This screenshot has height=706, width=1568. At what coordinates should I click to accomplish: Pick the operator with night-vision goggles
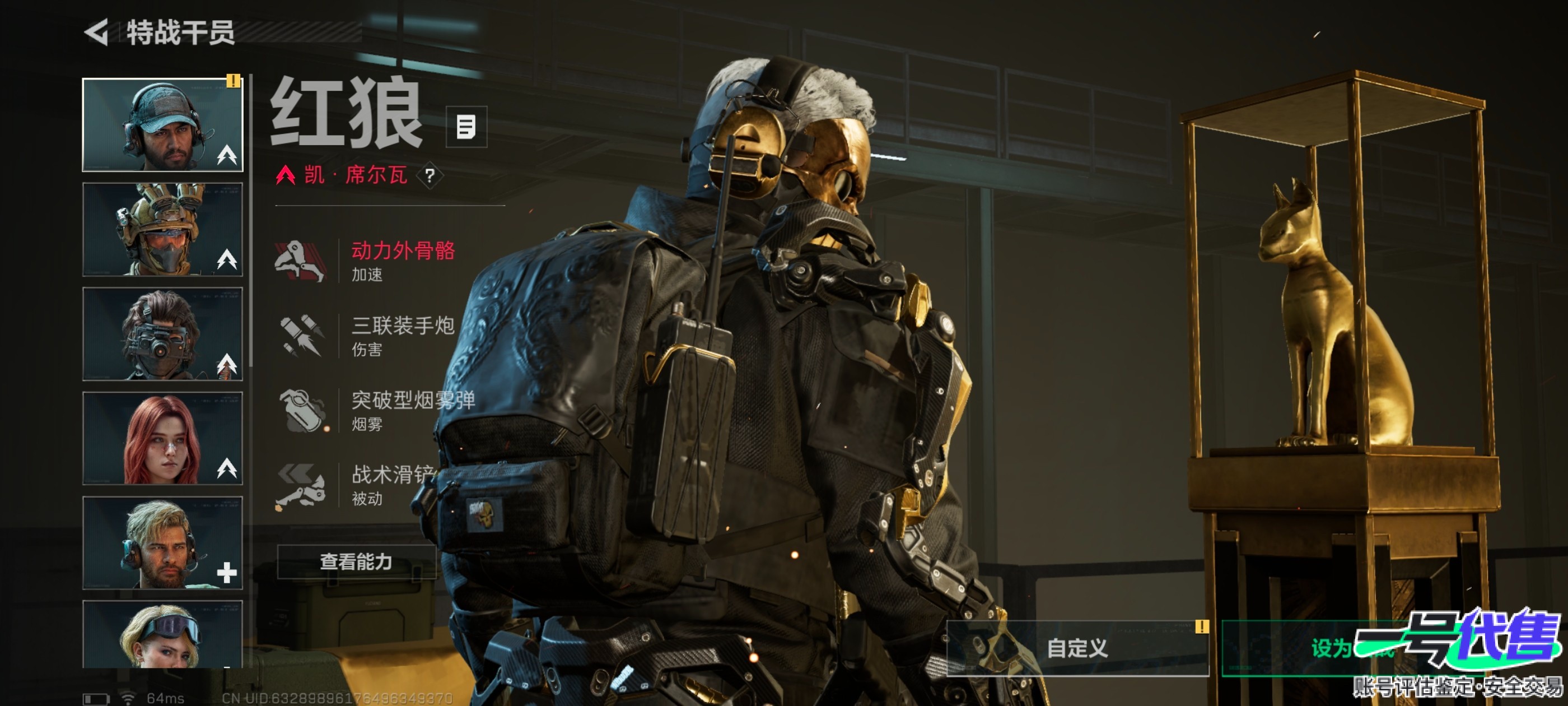click(162, 334)
